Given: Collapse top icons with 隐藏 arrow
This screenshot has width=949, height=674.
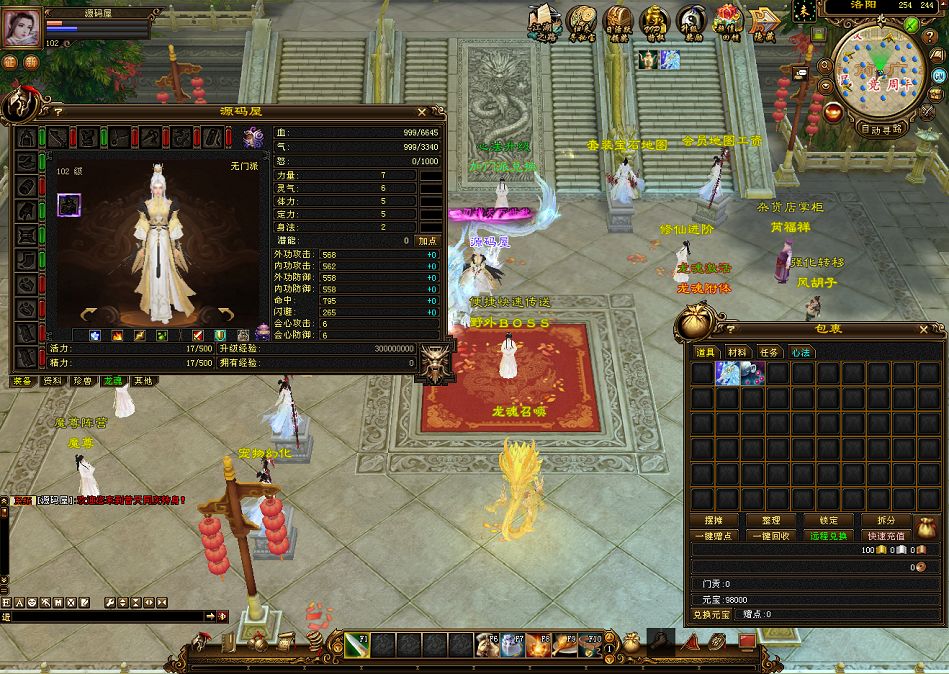Looking at the screenshot, I should pyautogui.click(x=765, y=22).
